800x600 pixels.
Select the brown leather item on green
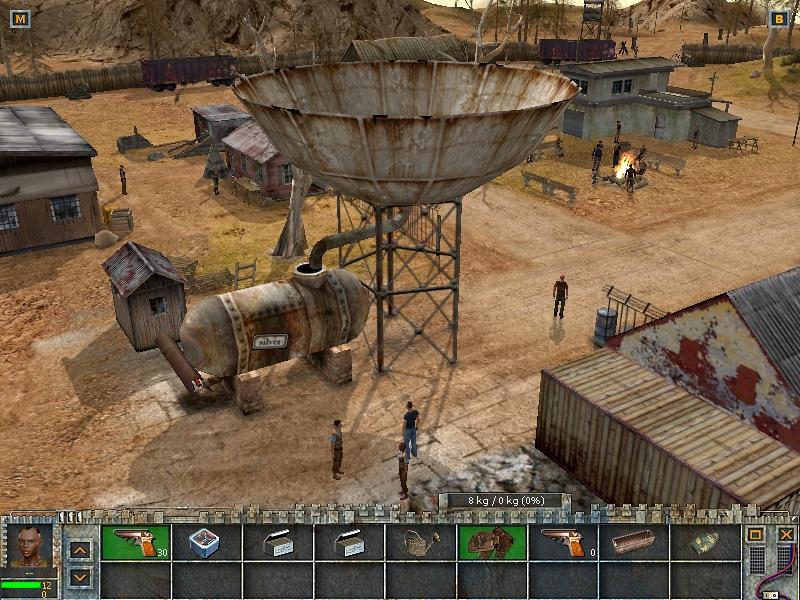[492, 542]
